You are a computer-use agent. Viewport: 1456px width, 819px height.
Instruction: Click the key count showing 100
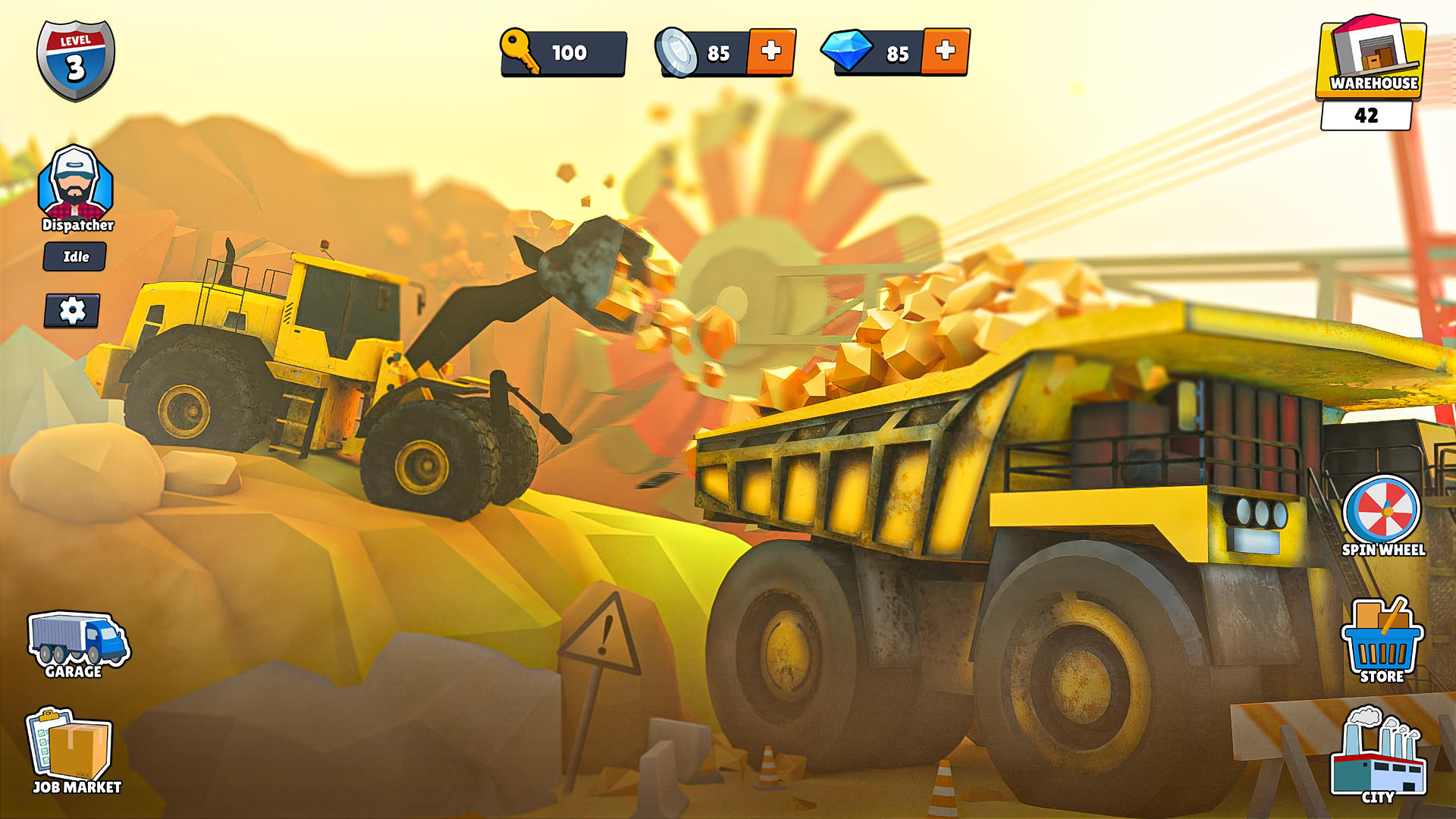click(571, 53)
